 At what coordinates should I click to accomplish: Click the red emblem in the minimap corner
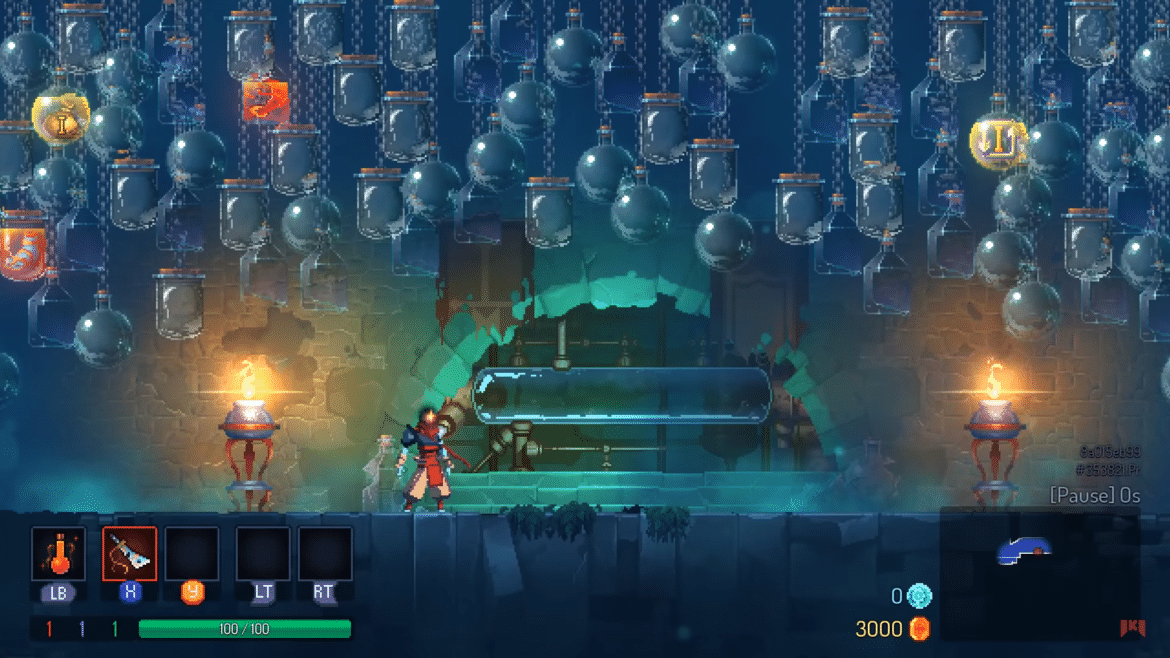[x=1132, y=628]
